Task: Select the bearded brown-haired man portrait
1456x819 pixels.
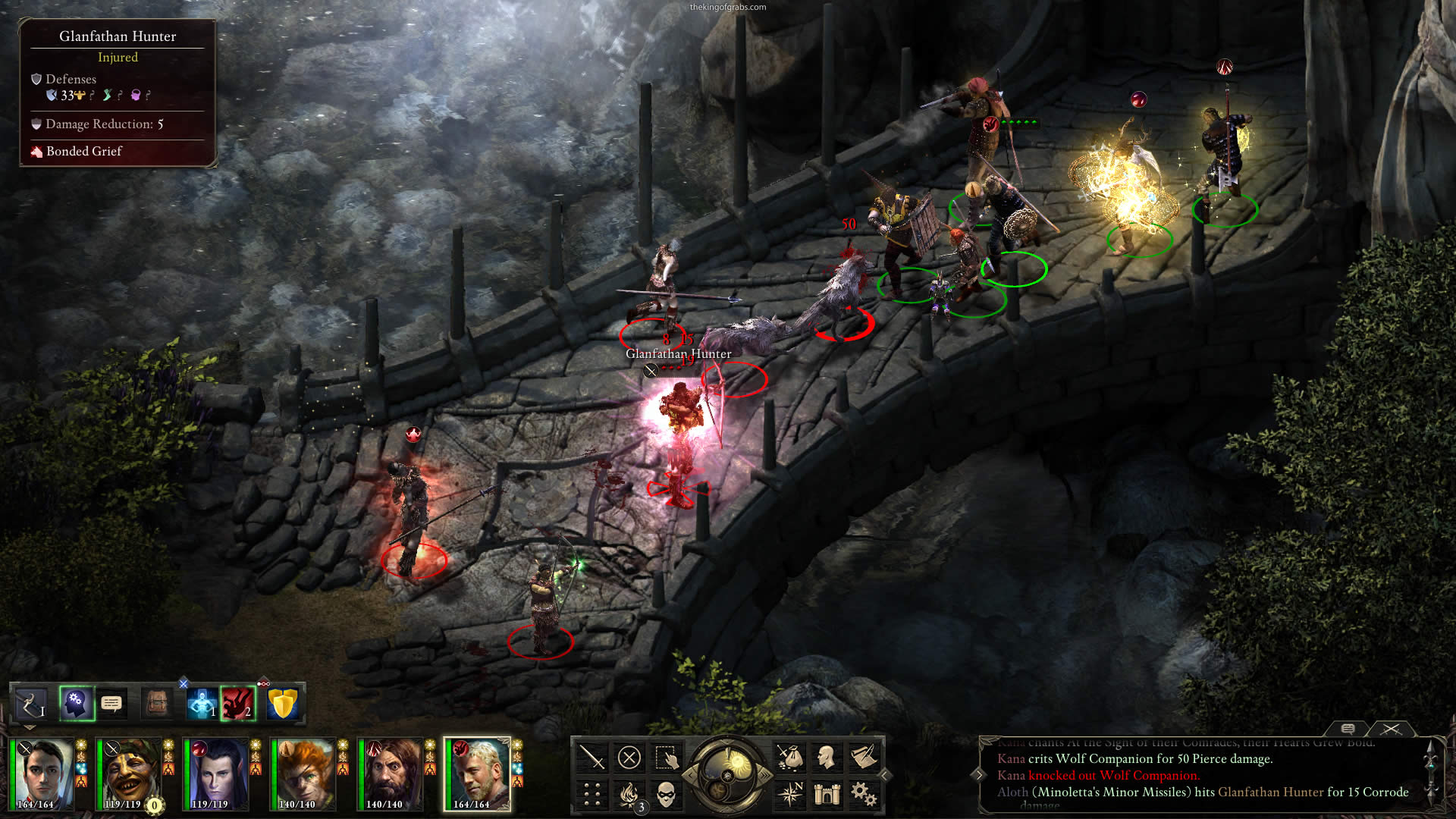Action: pyautogui.click(x=390, y=773)
